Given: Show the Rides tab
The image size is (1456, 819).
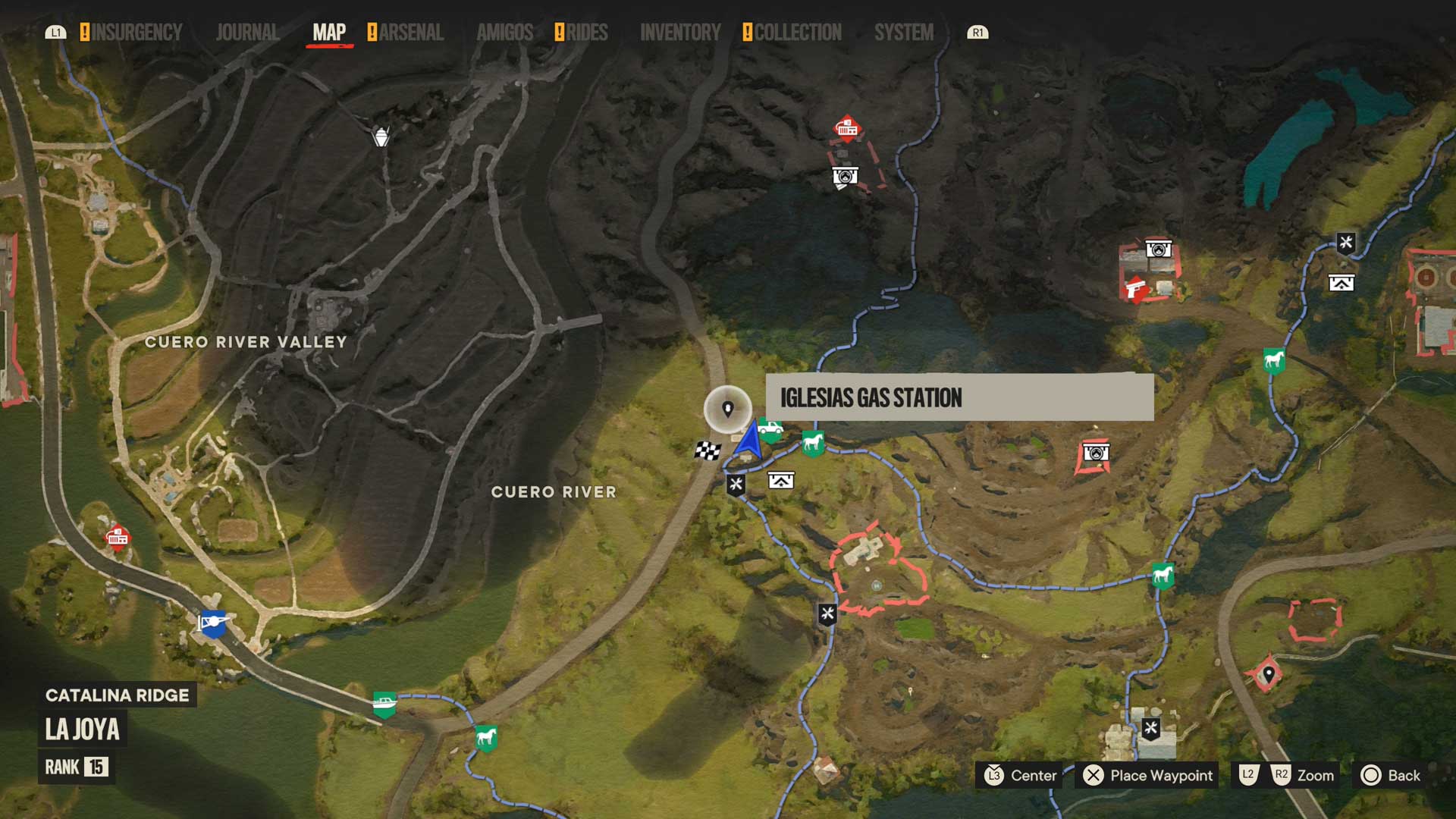Looking at the screenshot, I should 586,33.
